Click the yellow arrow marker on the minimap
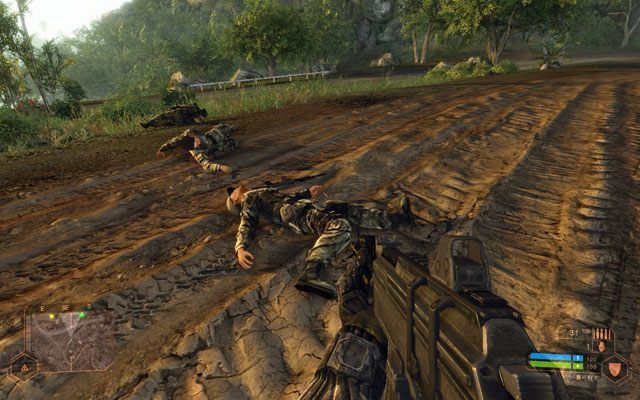The image size is (640, 400). tap(52, 316)
